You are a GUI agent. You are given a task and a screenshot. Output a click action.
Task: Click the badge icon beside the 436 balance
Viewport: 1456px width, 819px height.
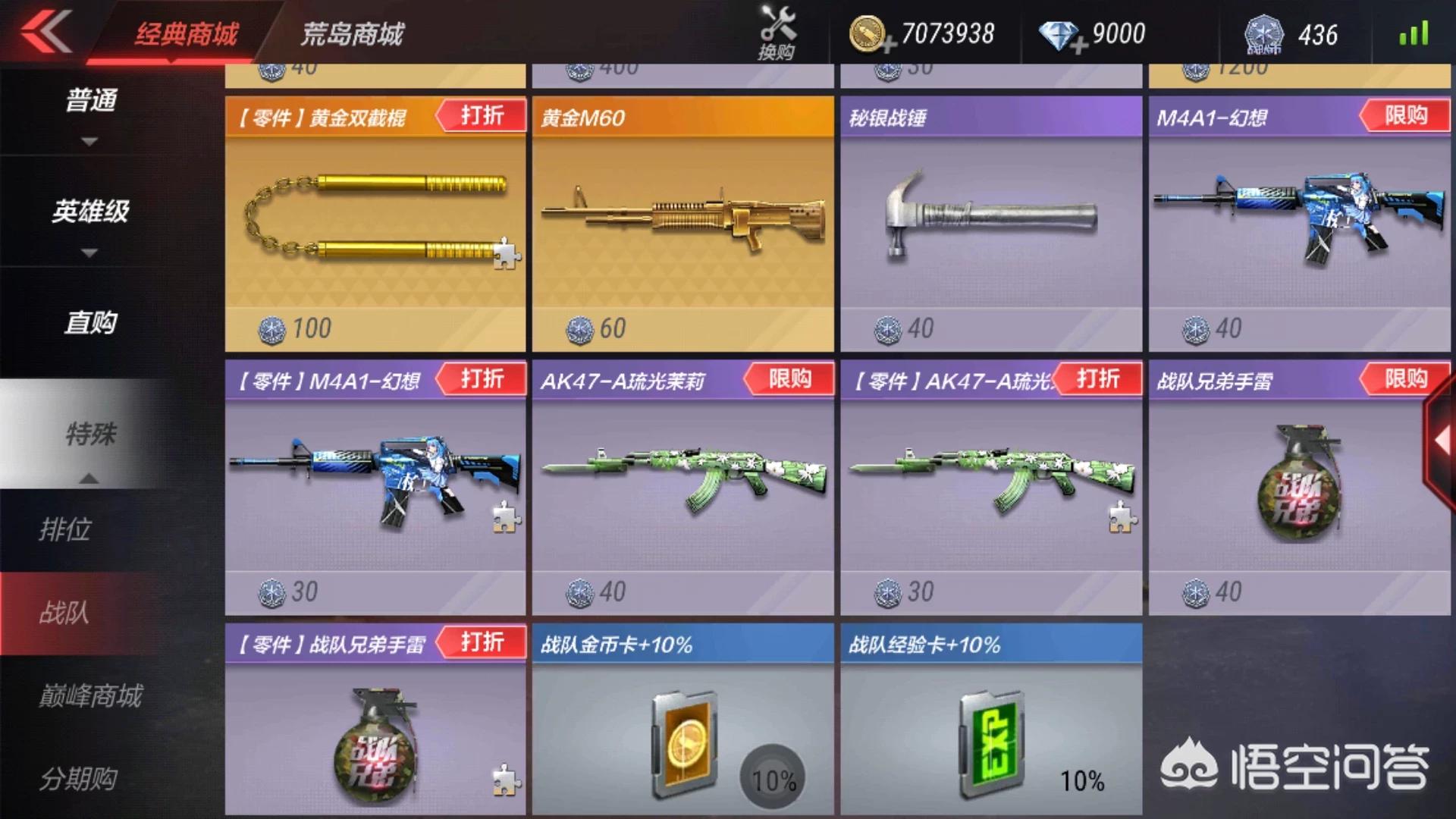(x=1263, y=34)
